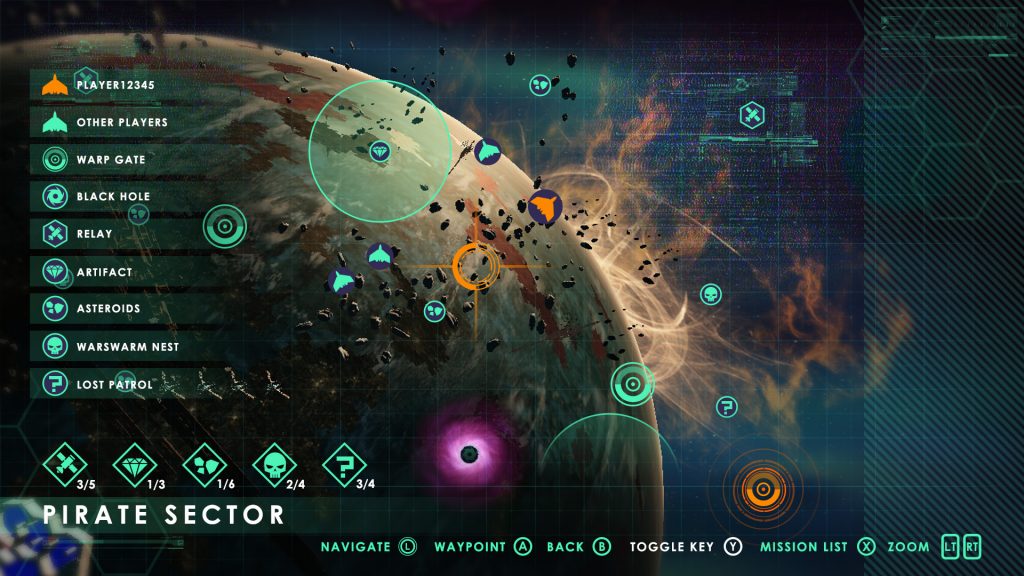Select the skull objective tracker showing 2/4
1024x576 pixels.
point(275,464)
